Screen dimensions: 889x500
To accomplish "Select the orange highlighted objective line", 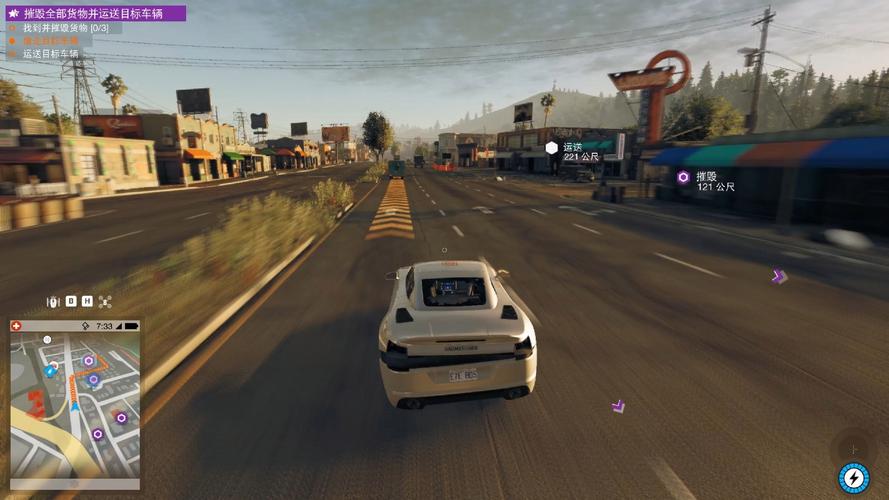I will [50, 41].
